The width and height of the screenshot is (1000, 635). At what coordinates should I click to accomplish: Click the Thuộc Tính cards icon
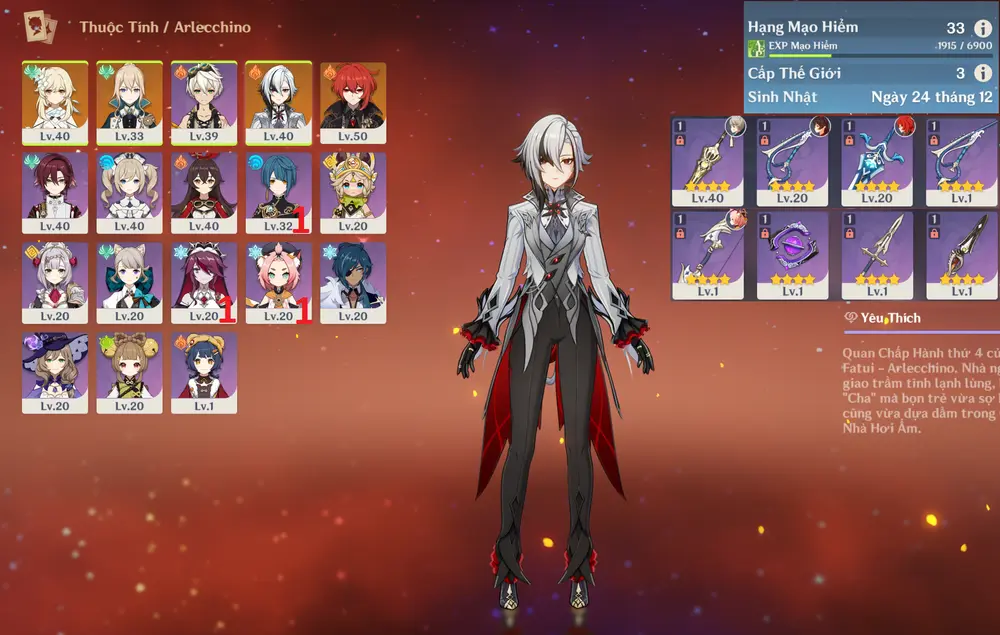point(40,25)
